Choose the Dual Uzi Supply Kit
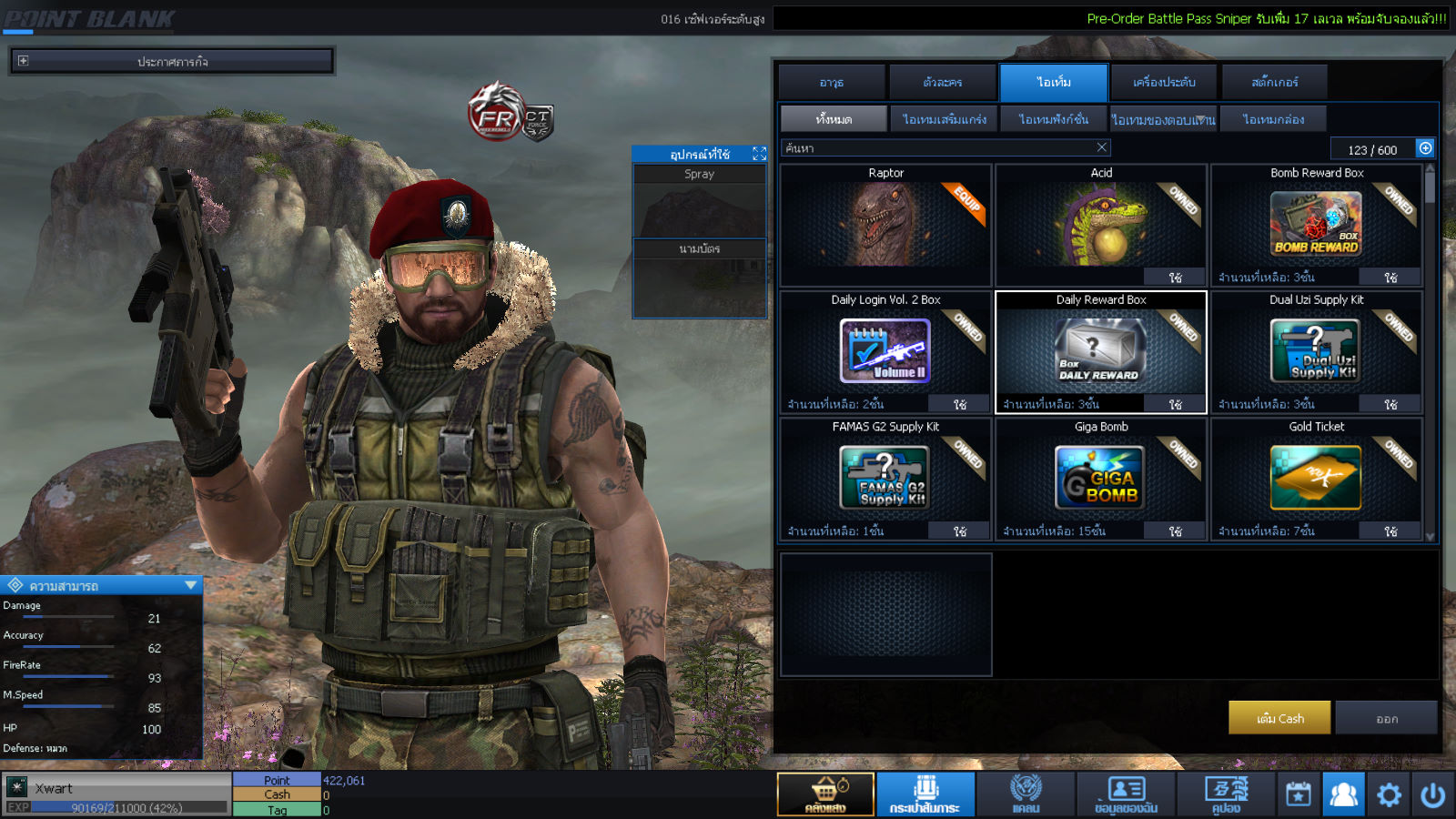Image resolution: width=1456 pixels, height=819 pixels. (x=1316, y=352)
